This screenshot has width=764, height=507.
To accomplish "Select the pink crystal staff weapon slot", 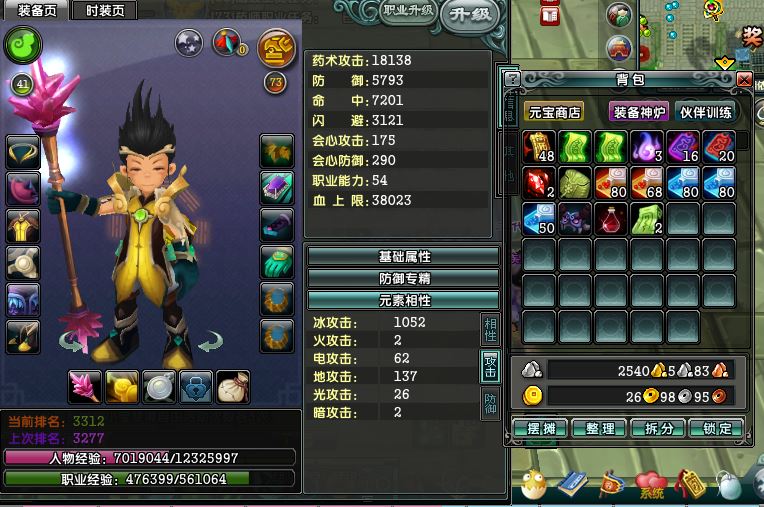I will (85, 386).
